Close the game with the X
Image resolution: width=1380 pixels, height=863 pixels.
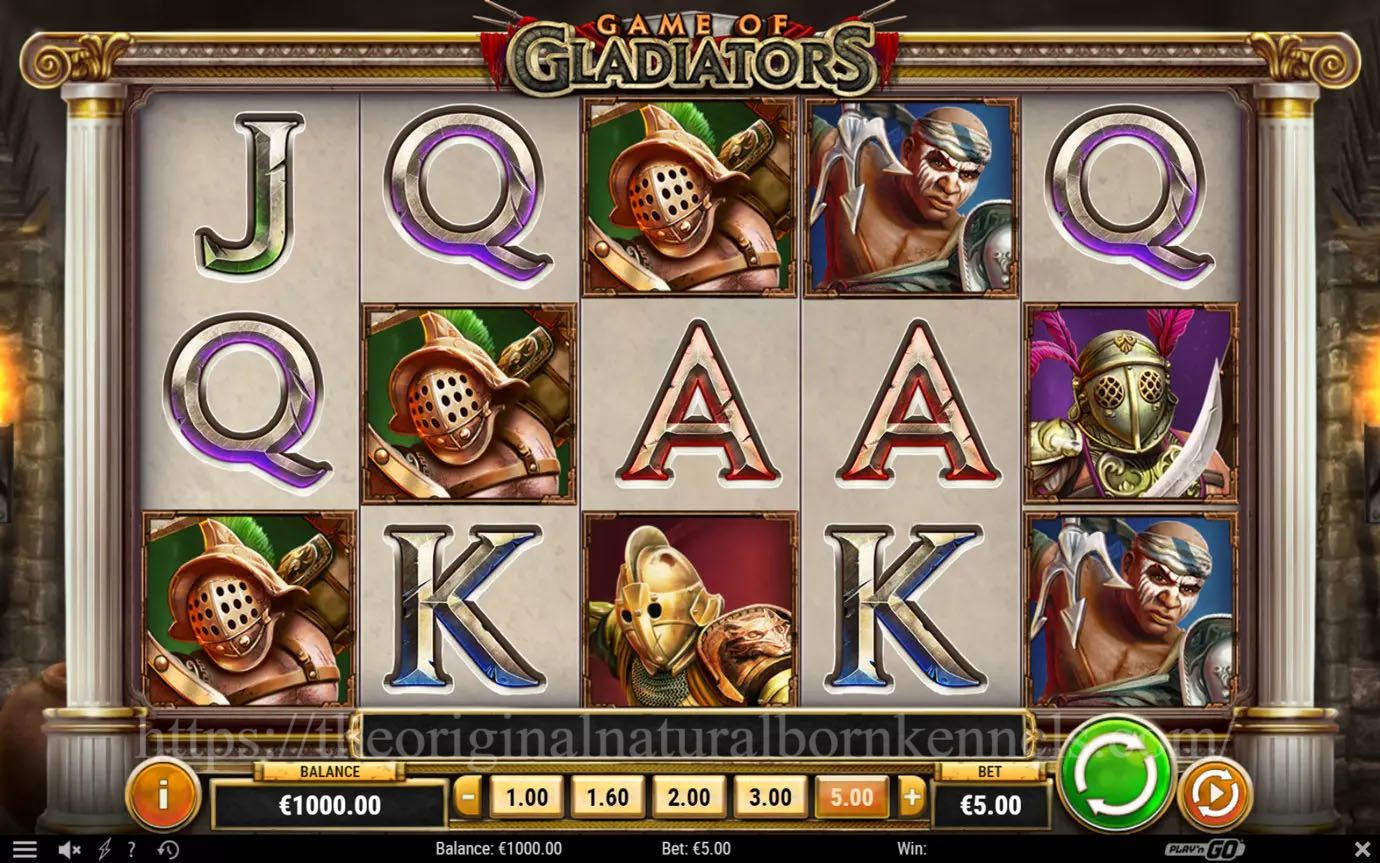click(1361, 850)
